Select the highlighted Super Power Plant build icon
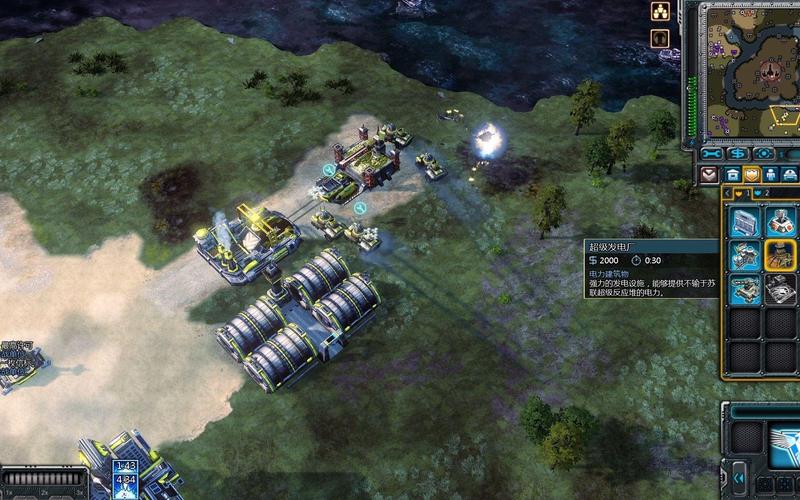Screen dimensions: 800x500 780,254
